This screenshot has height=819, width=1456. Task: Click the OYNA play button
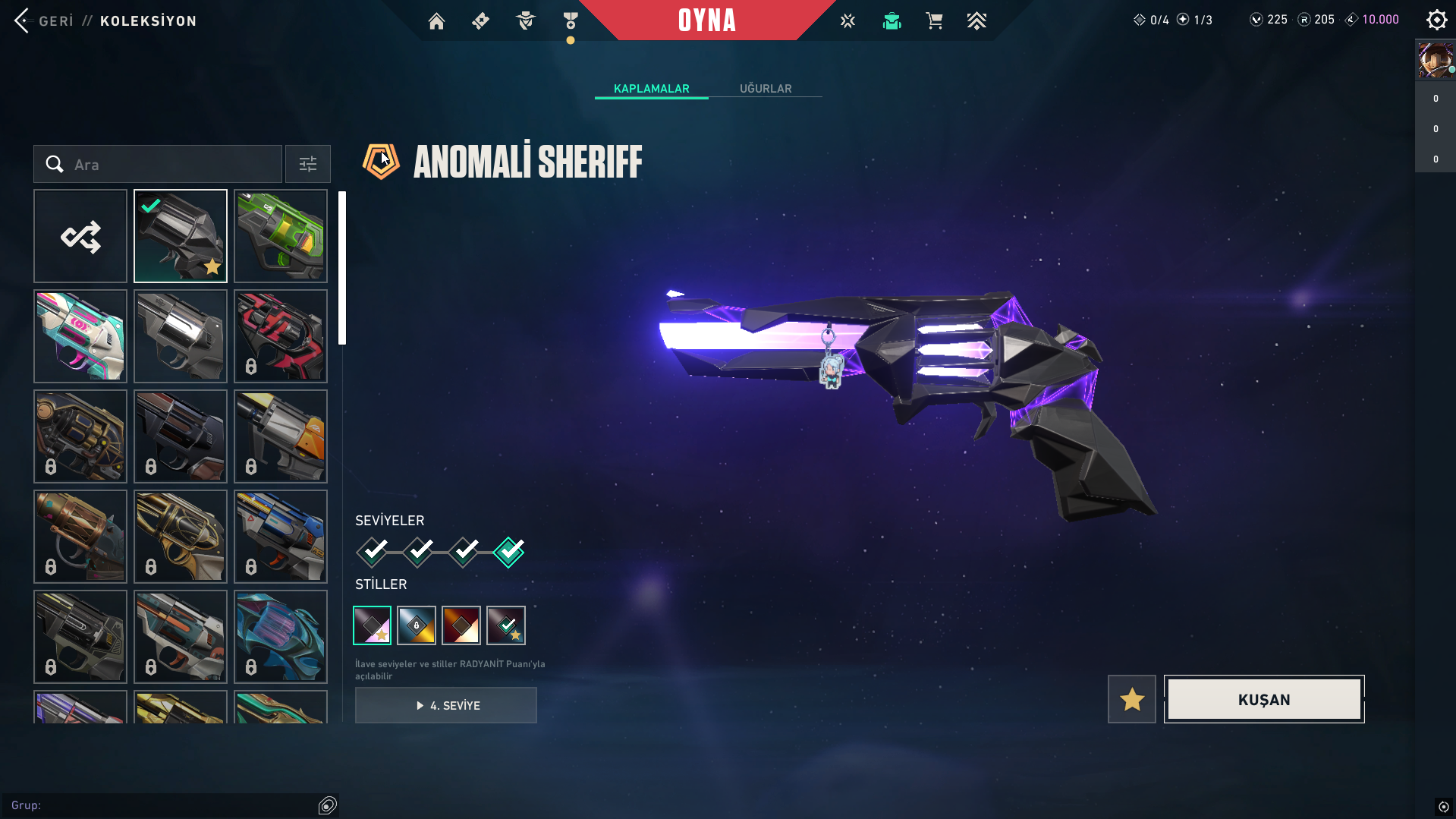pyautogui.click(x=706, y=20)
